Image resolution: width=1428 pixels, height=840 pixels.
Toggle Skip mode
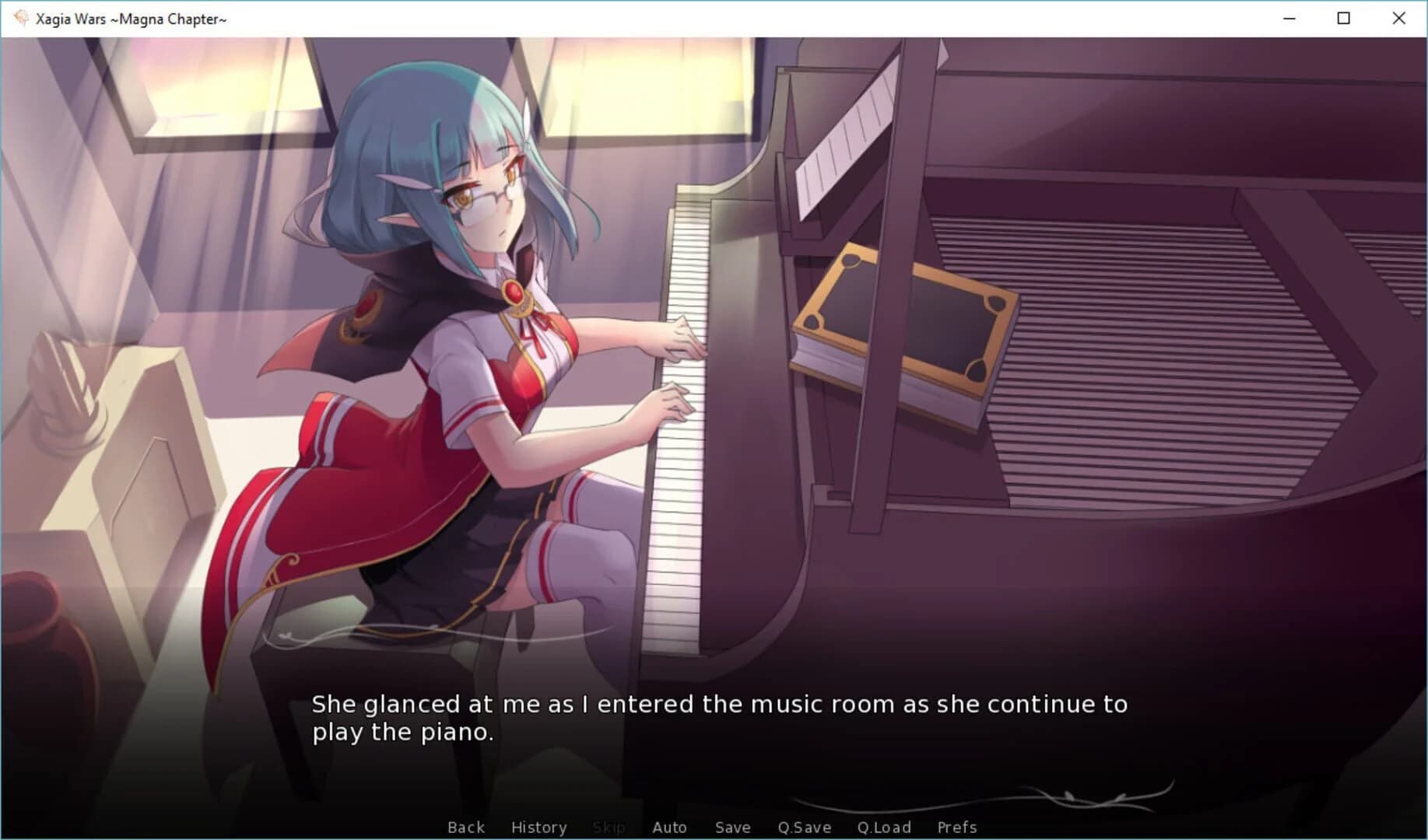tap(609, 827)
